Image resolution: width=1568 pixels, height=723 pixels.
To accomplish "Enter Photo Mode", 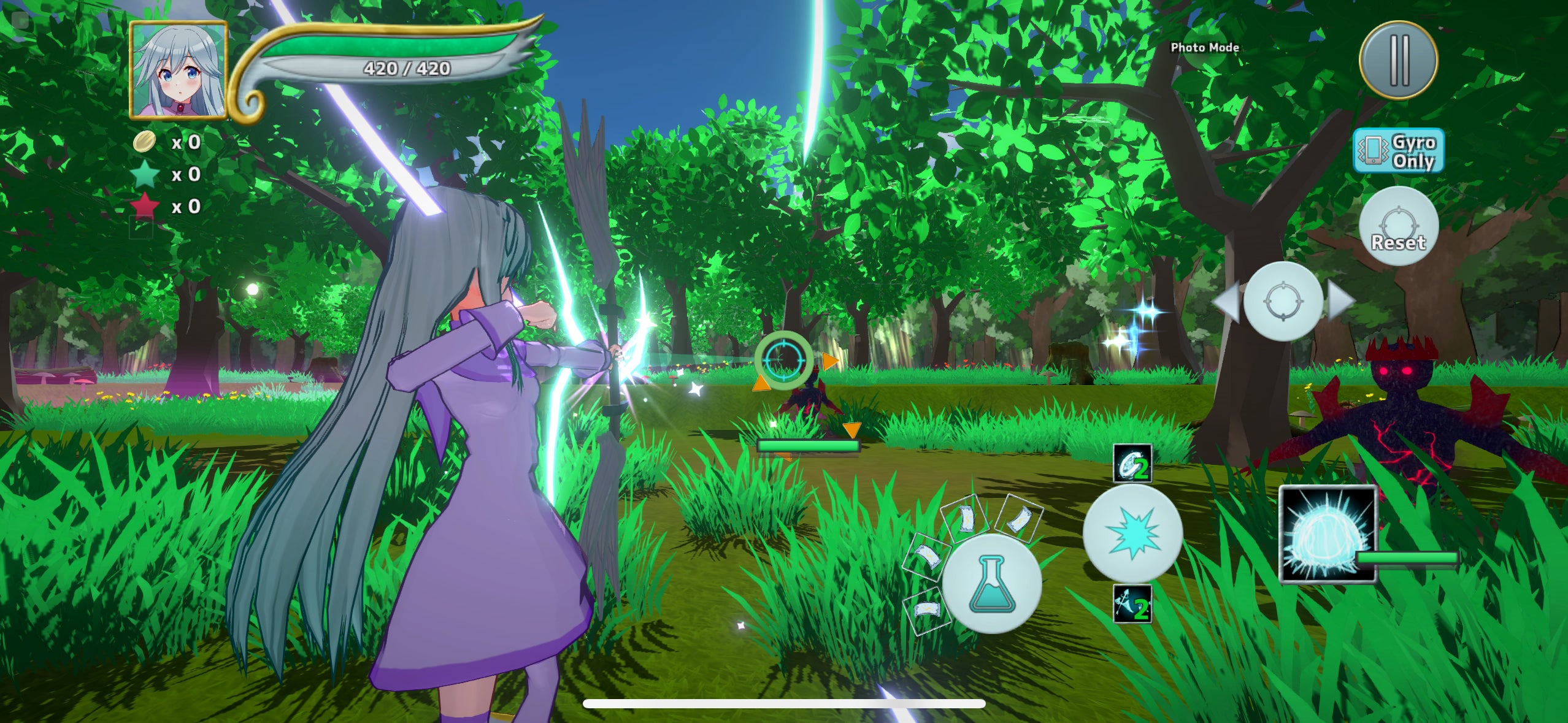I will (x=1204, y=47).
